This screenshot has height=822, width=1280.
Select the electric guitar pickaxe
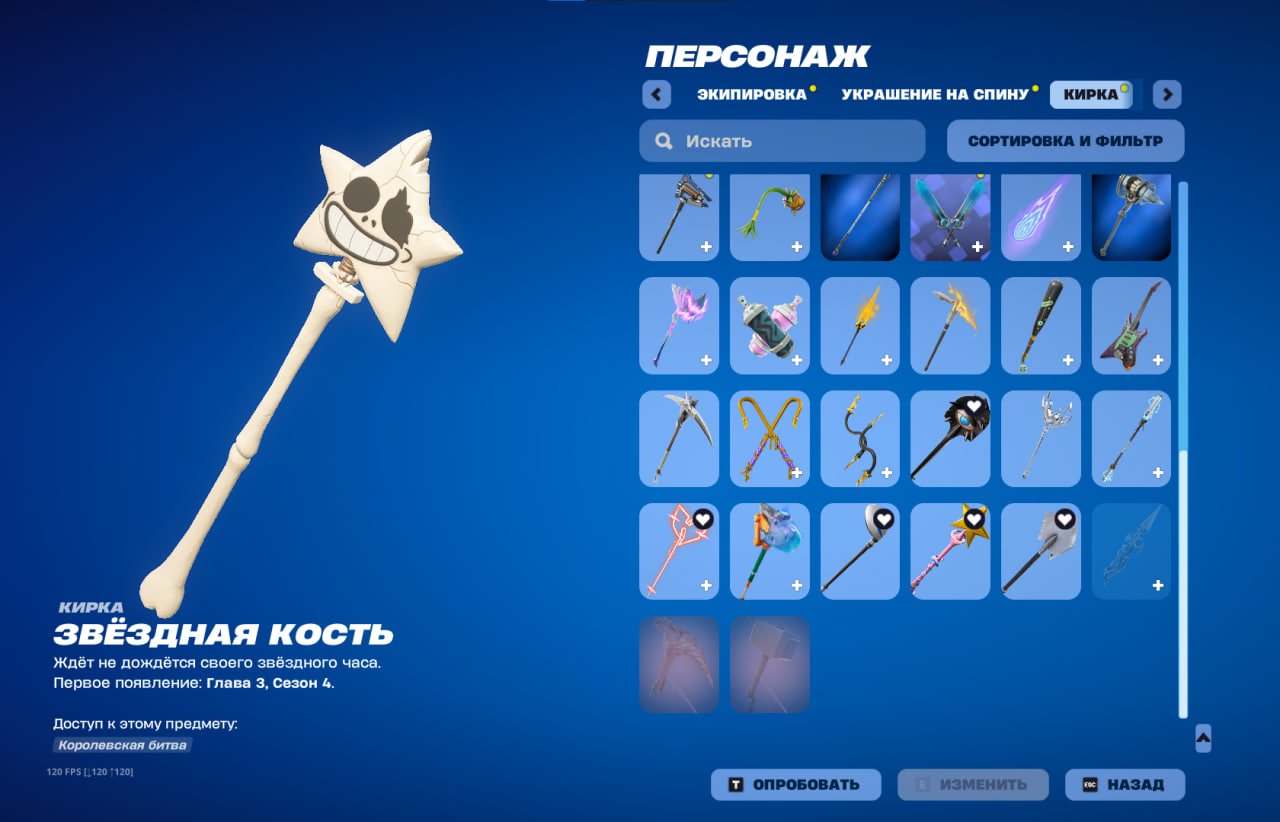pyautogui.click(x=1130, y=325)
